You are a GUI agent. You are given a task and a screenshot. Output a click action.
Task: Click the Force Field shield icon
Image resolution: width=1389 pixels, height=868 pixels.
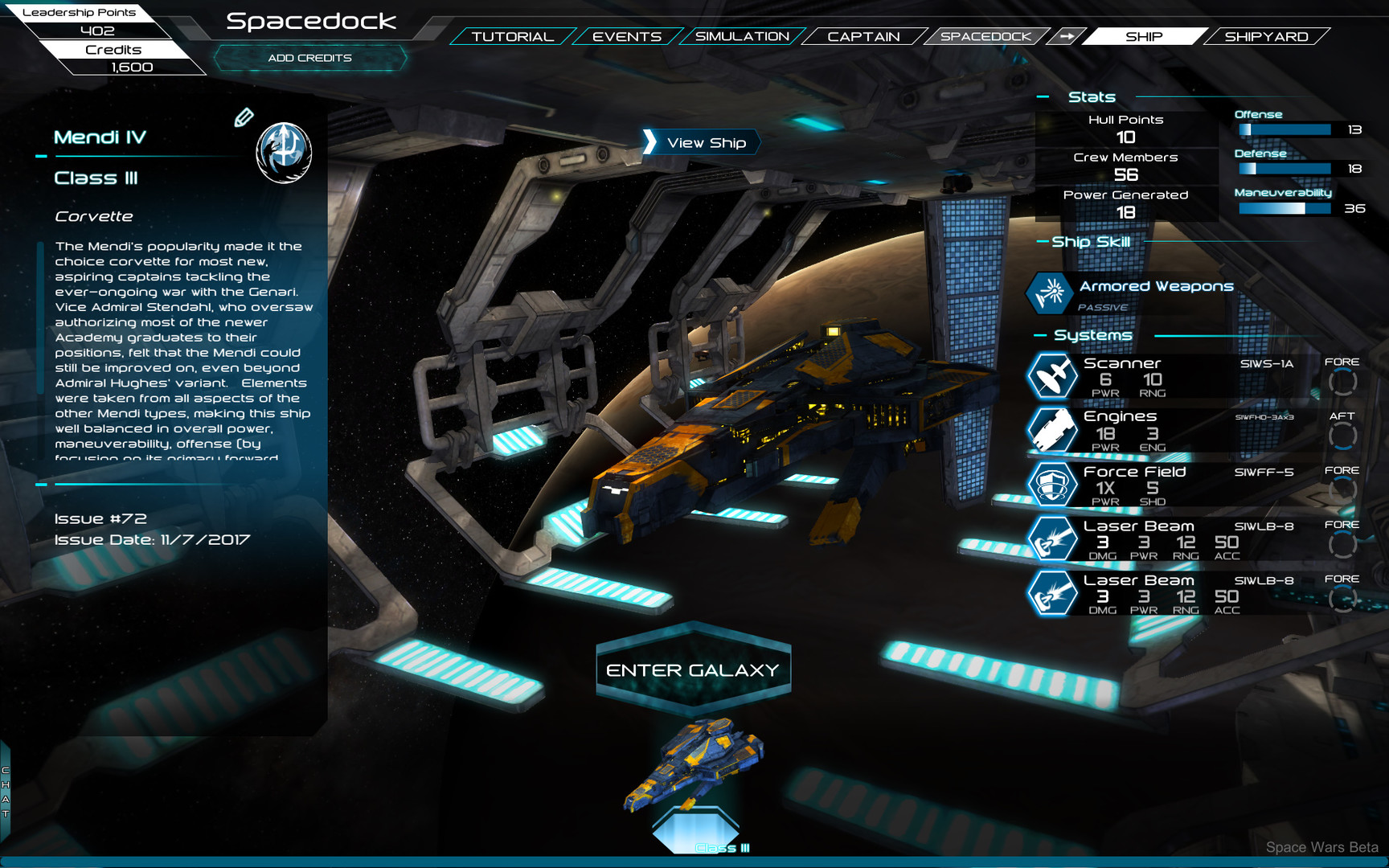click(1052, 485)
